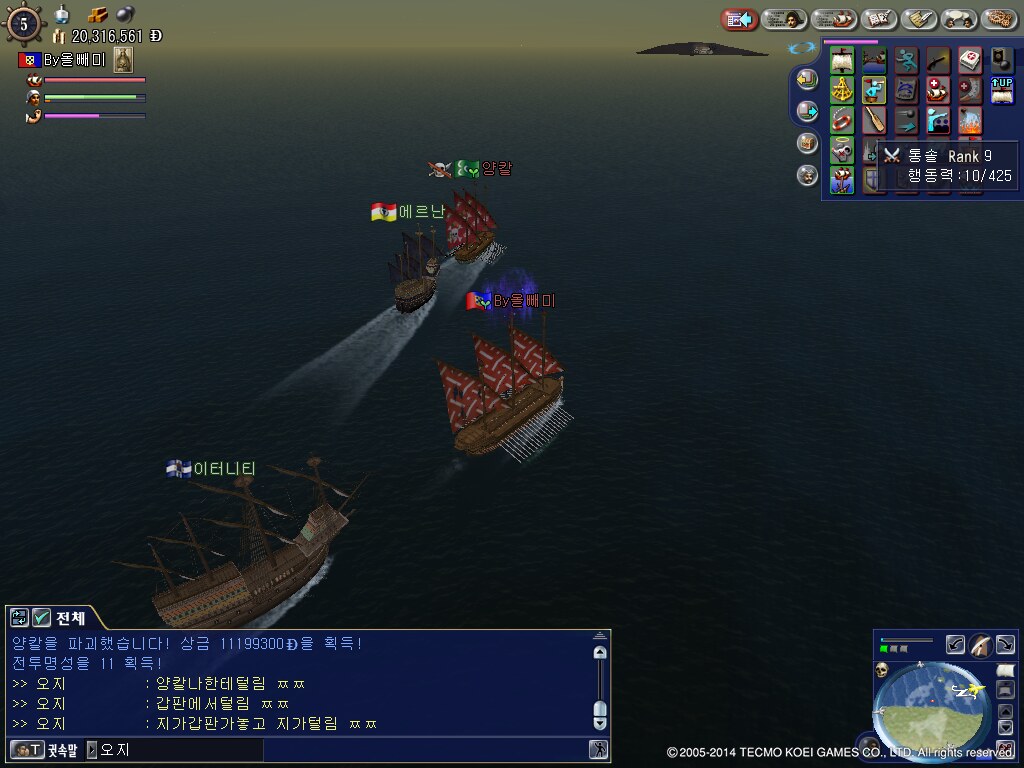Activate the sextant surveying skill
Image resolution: width=1024 pixels, height=768 pixels.
pos(842,91)
